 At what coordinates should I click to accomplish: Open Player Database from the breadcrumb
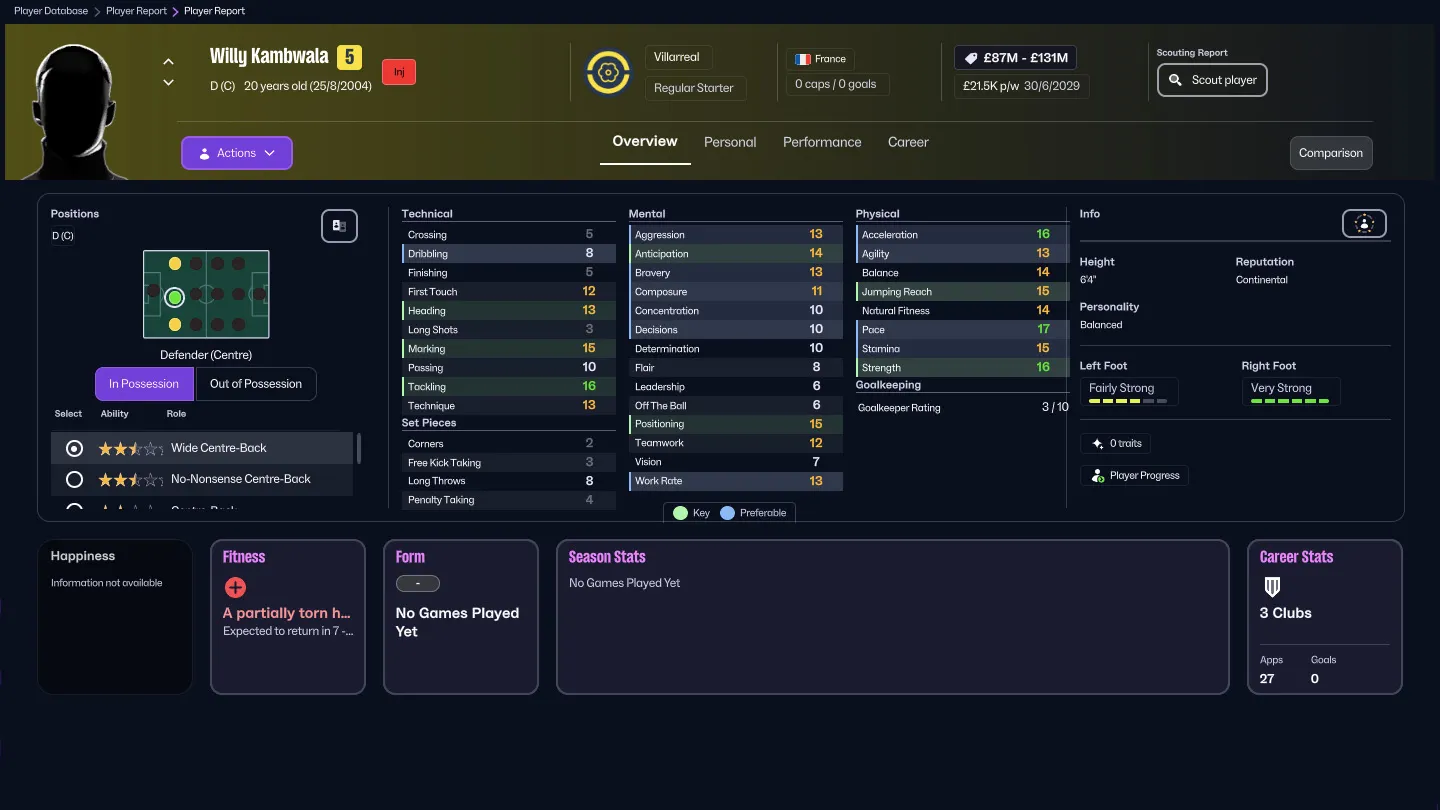(51, 10)
